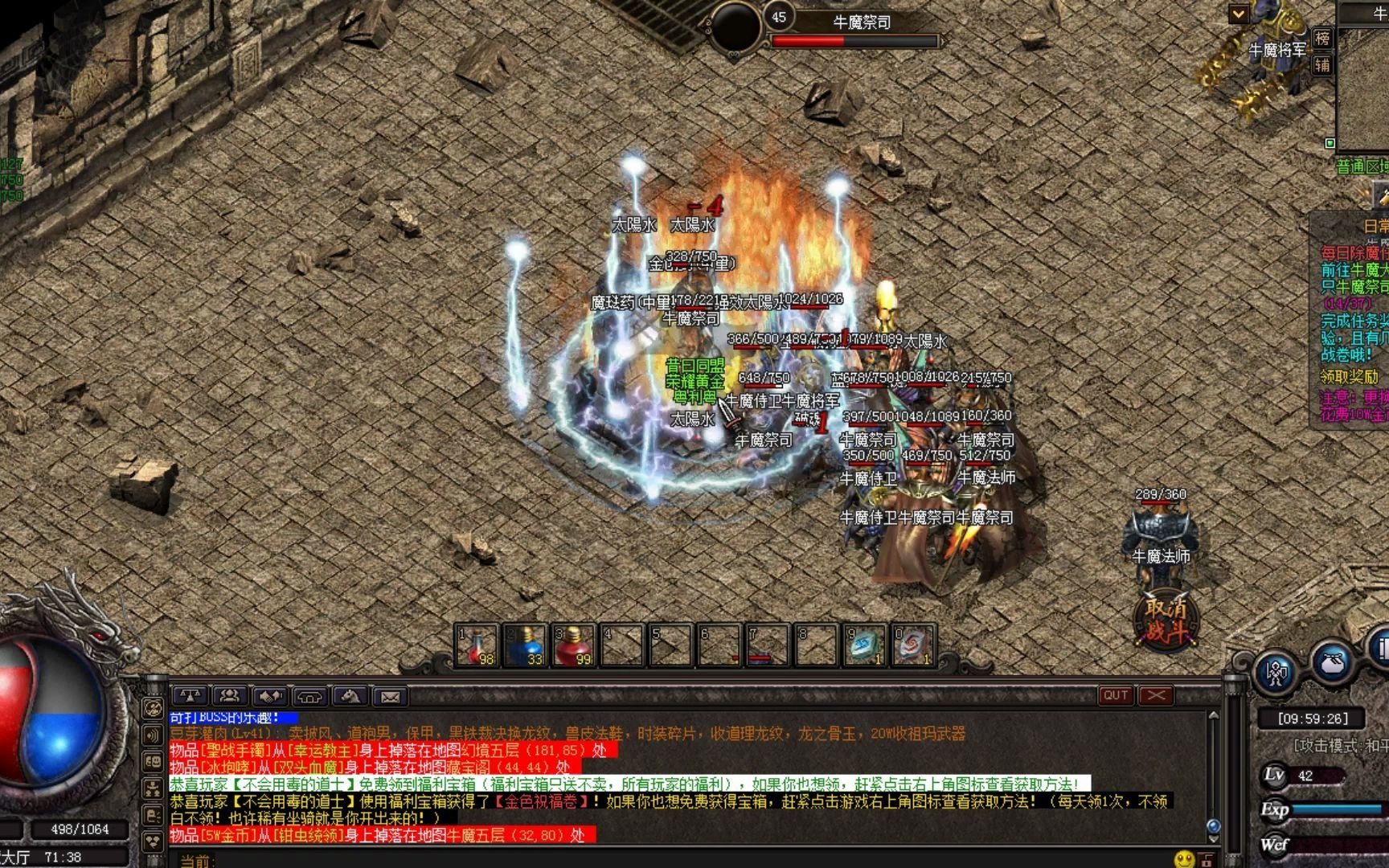Open the bag pouch round icon
The width and height of the screenshot is (1389, 868).
tap(1332, 663)
